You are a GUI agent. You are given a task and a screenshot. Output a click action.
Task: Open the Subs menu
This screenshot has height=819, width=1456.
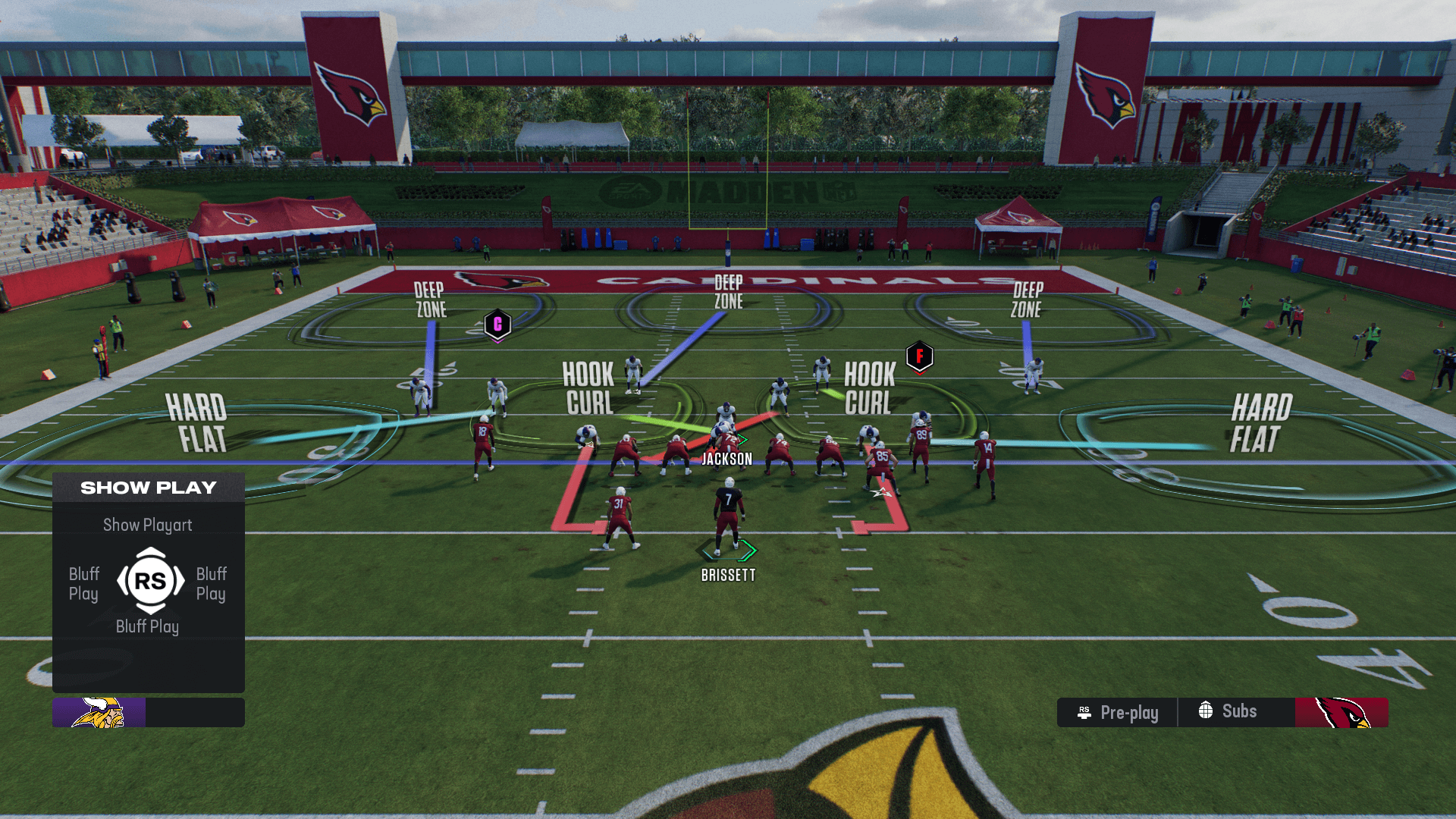(x=1228, y=711)
